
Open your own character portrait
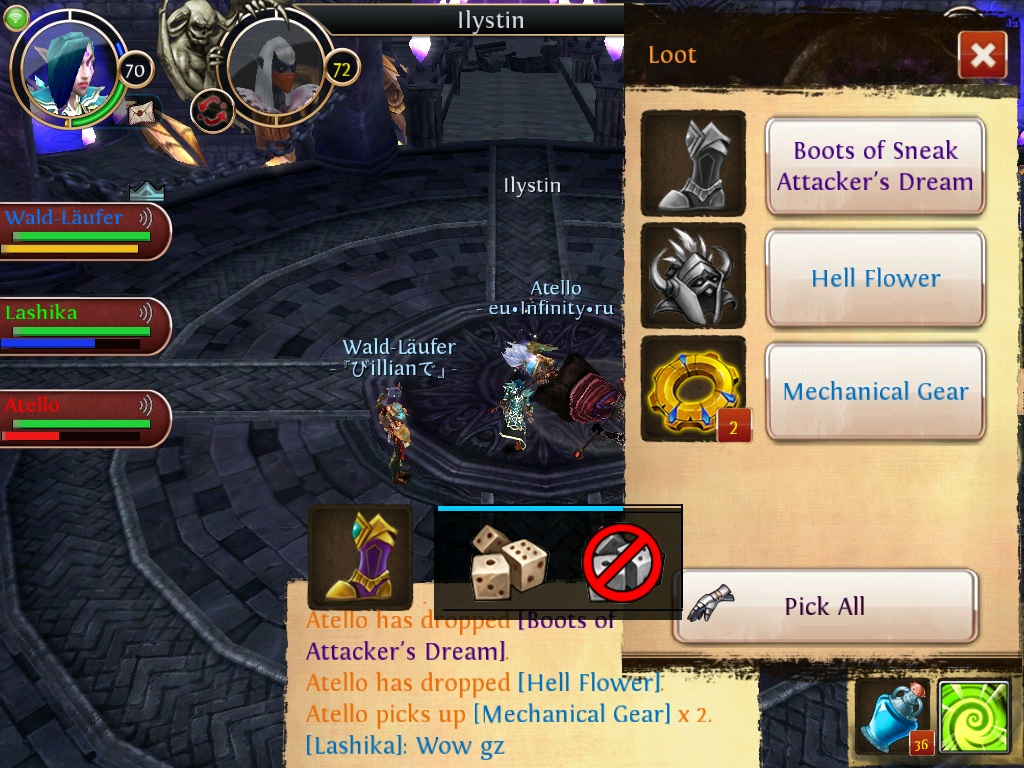67,66
